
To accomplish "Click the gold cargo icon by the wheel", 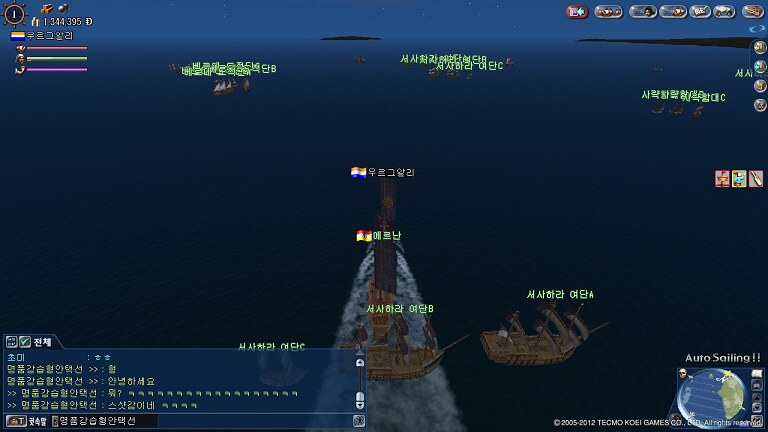I will pyautogui.click(x=46, y=8).
